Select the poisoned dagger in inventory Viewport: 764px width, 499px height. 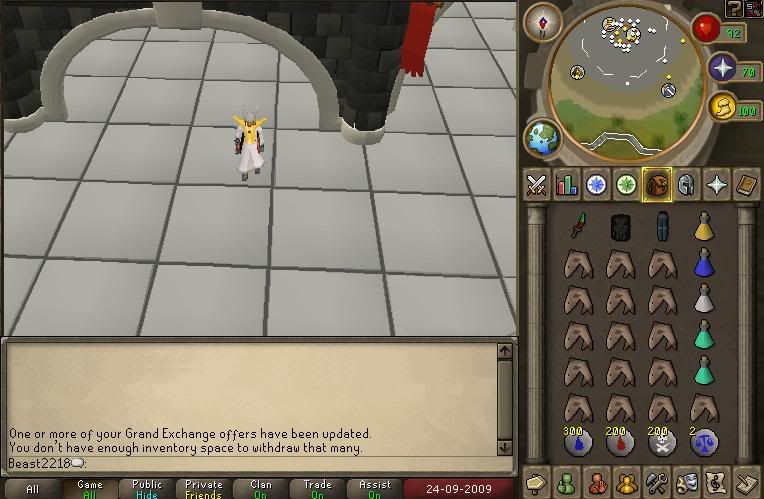(x=577, y=226)
